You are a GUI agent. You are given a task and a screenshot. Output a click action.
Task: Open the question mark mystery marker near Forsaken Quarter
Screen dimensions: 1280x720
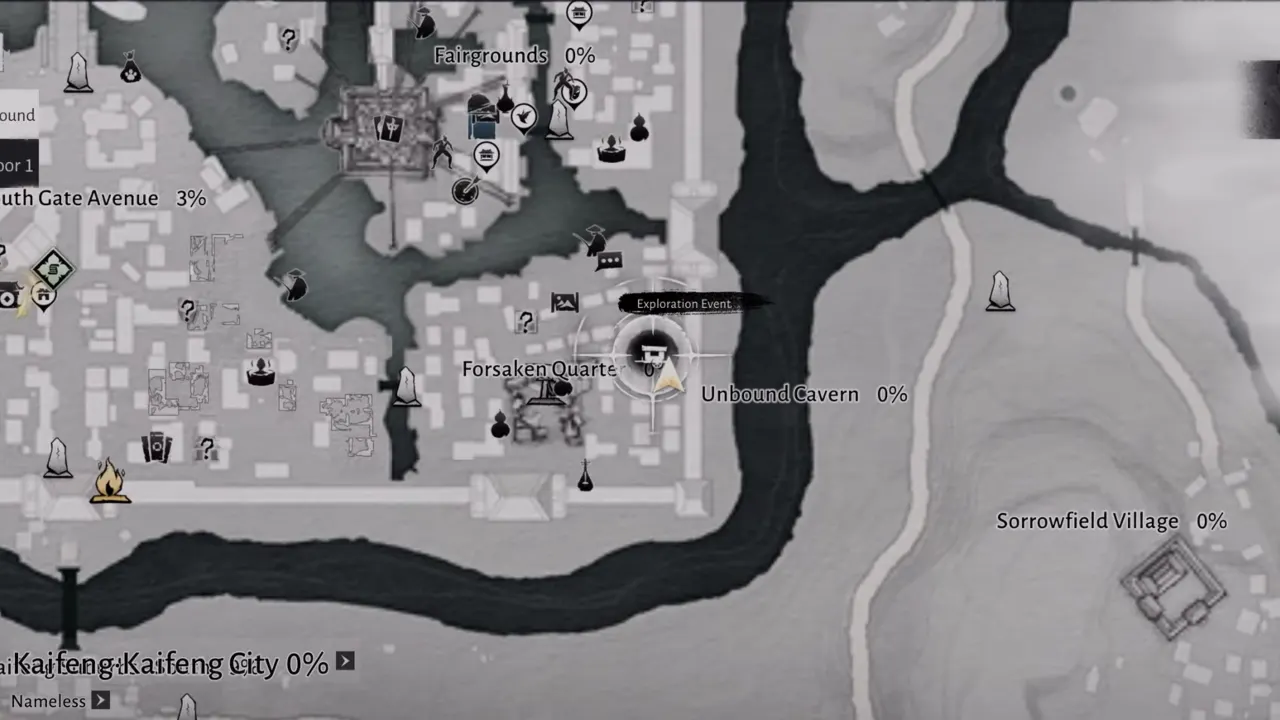pyautogui.click(x=526, y=322)
